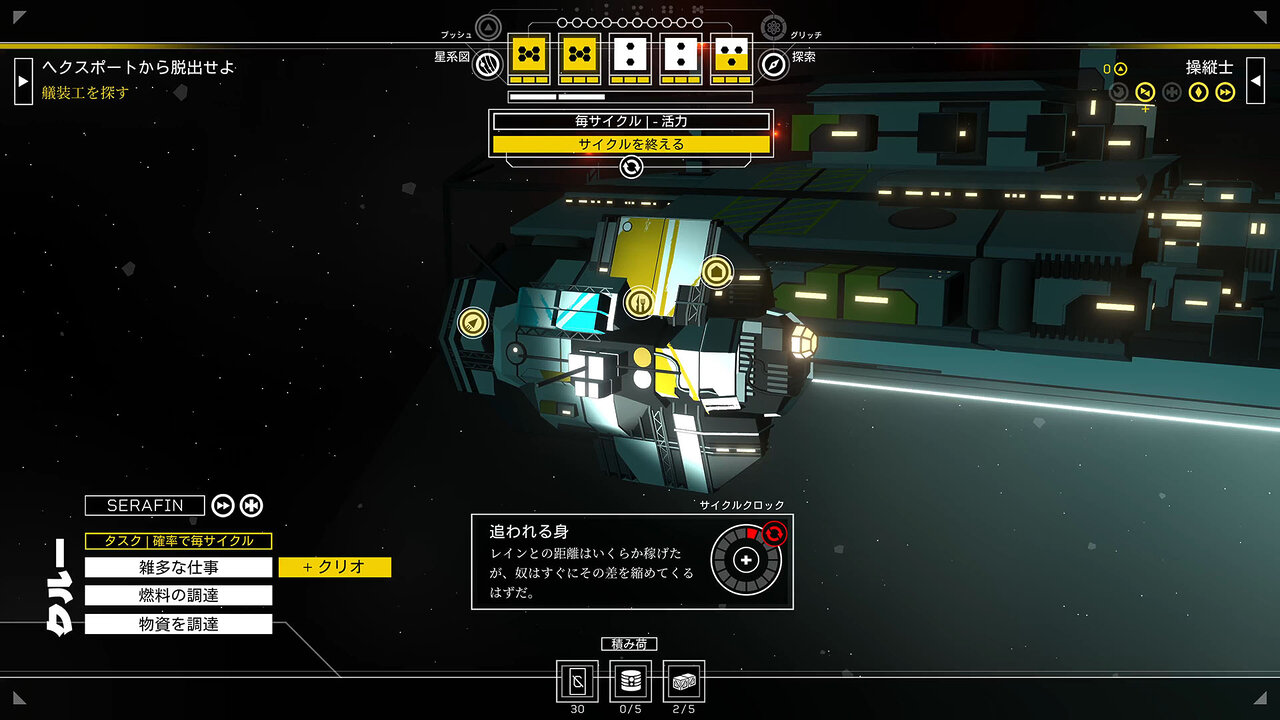
Task: Open the 追われる身 cycle clock panel
Action: coord(632,561)
